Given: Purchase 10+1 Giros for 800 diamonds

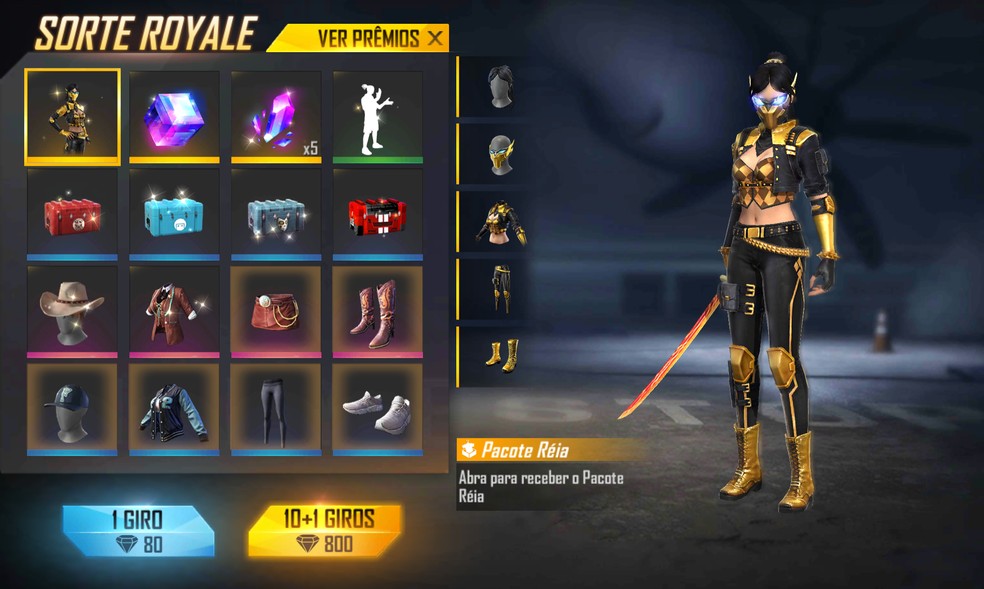Looking at the screenshot, I should 325,530.
